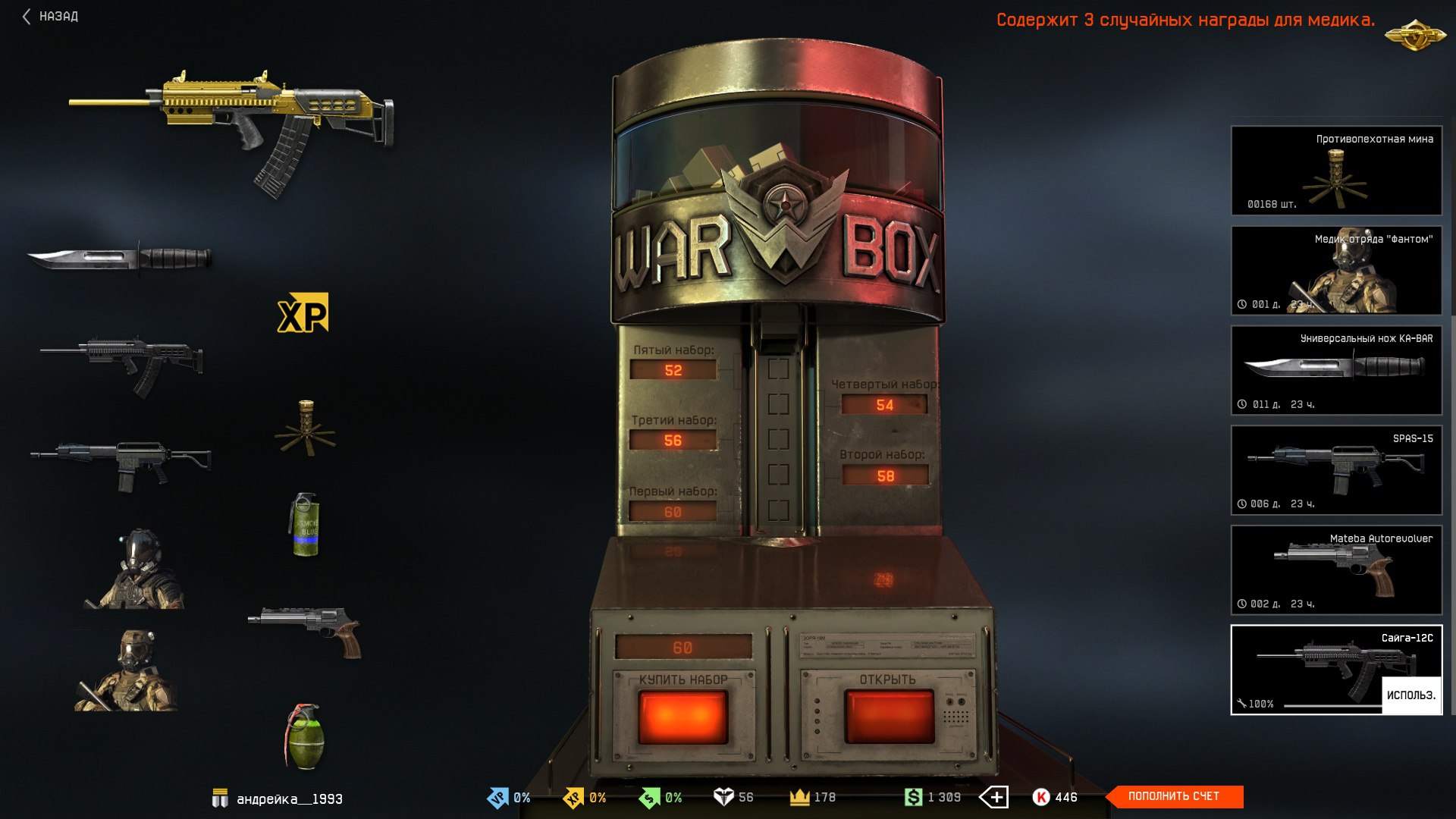Viewport: 1456px width, 819px height.
Task: Open player profile андрейка__1993
Action: pos(289,799)
